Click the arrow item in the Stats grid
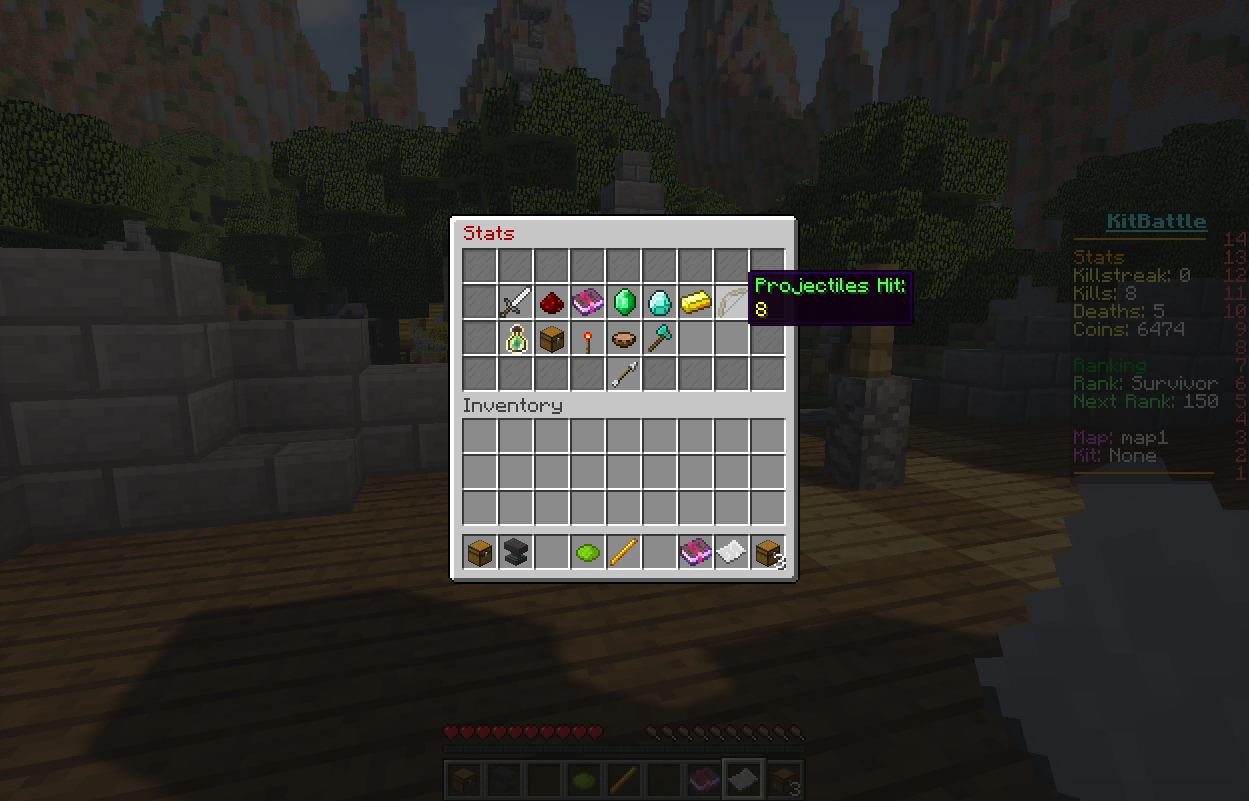Viewport: 1249px width, 801px height. tap(624, 375)
